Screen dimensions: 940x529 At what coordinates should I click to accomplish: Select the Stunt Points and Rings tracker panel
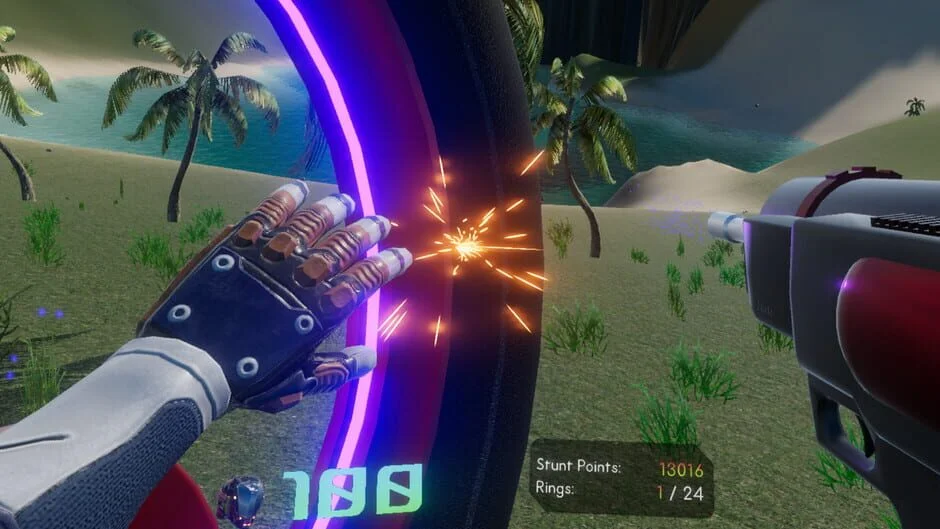(x=620, y=477)
